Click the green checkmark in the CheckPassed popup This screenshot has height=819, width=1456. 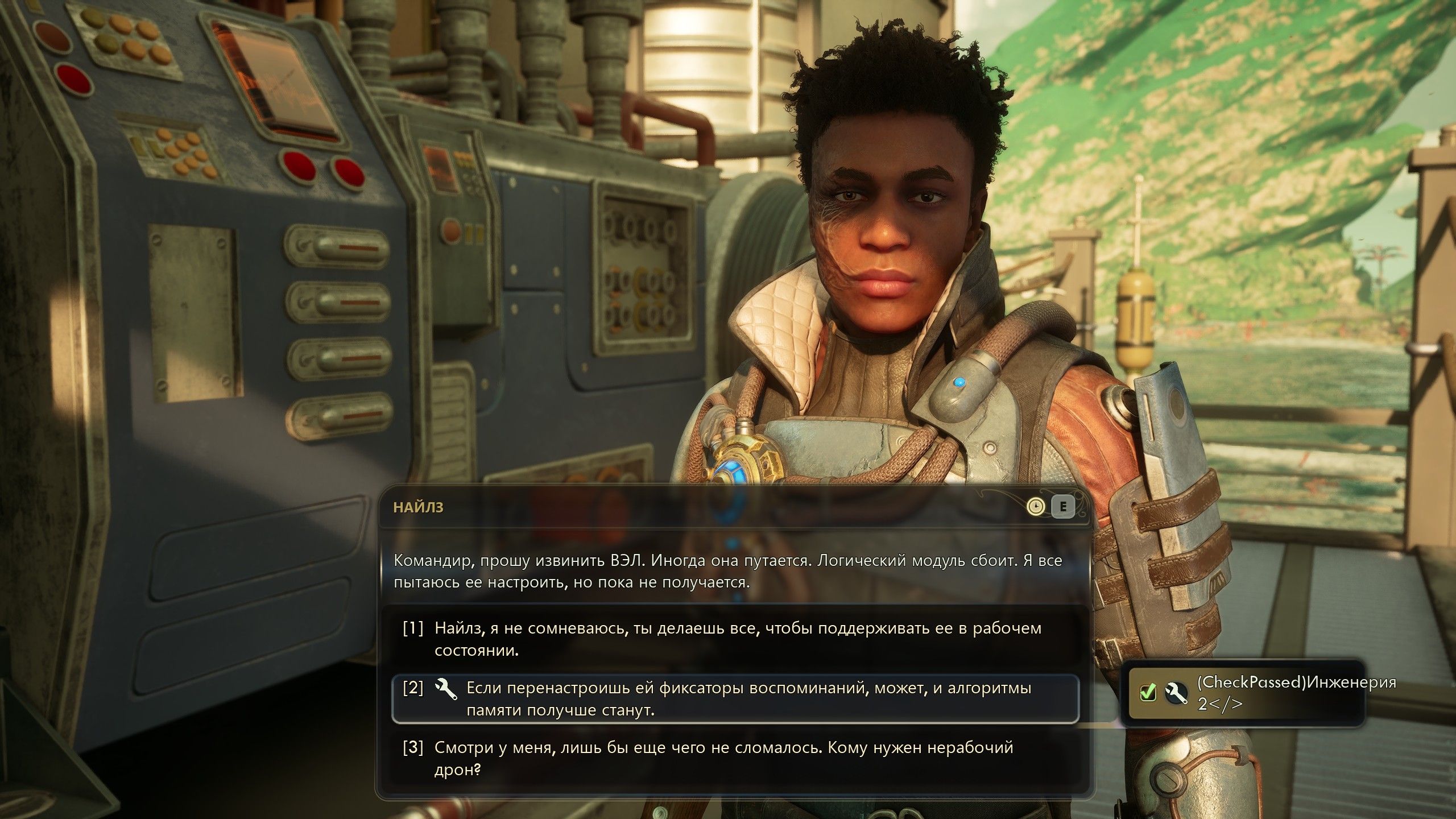pos(1148,693)
